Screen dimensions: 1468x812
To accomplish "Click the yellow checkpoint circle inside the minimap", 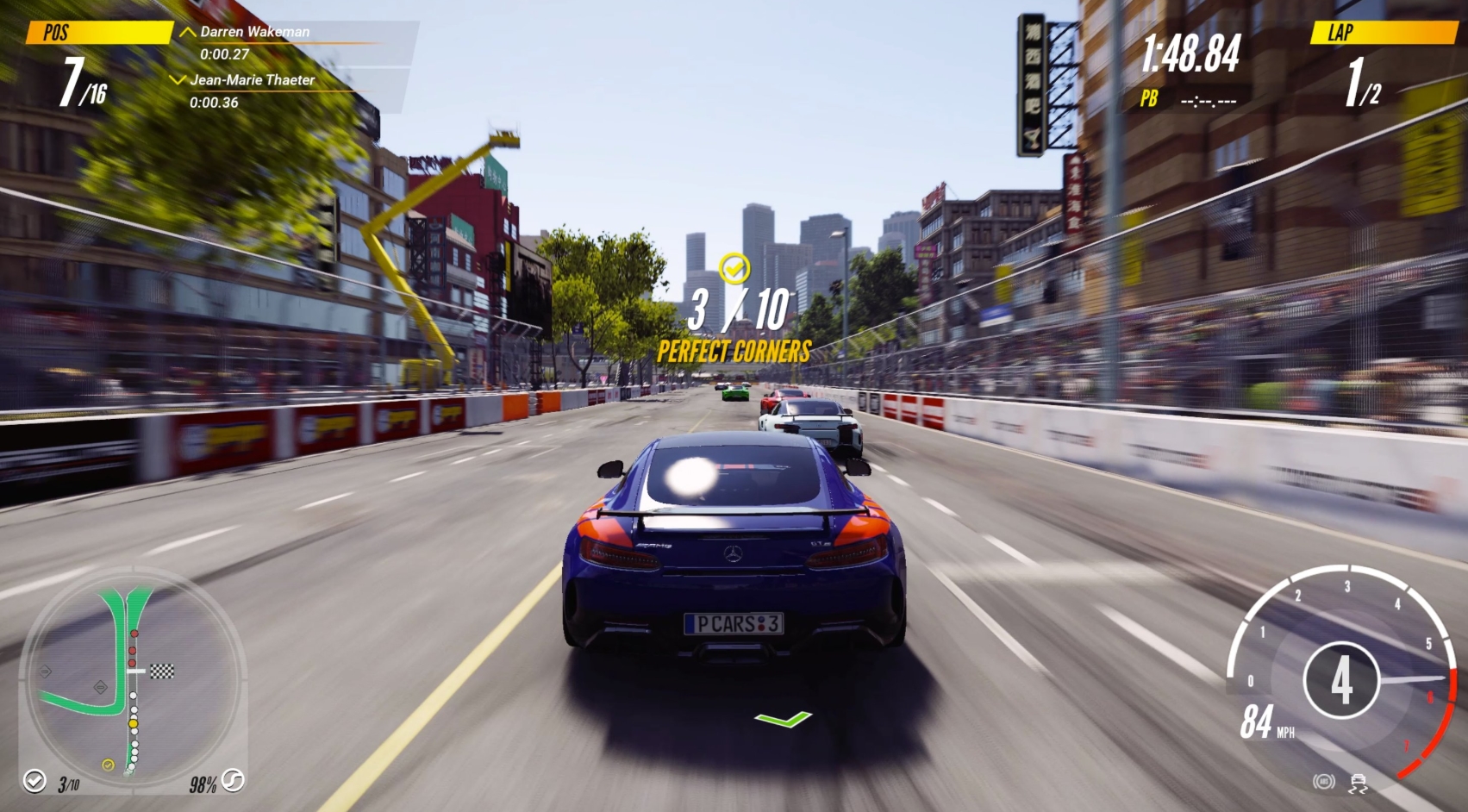I will click(108, 765).
